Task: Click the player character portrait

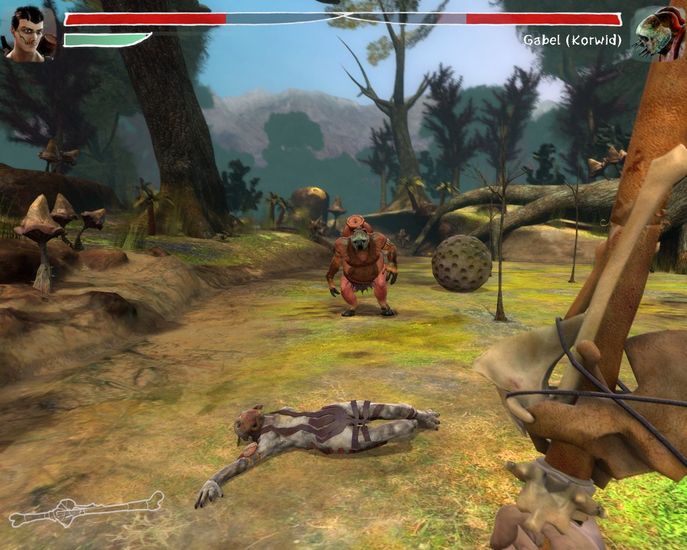Action: [28, 32]
